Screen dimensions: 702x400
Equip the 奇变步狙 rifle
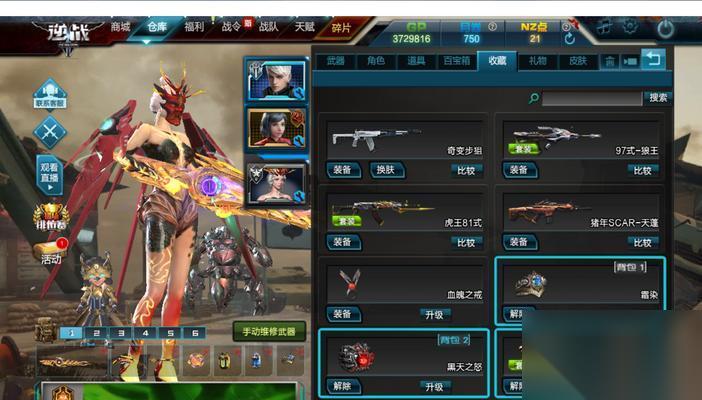343,170
